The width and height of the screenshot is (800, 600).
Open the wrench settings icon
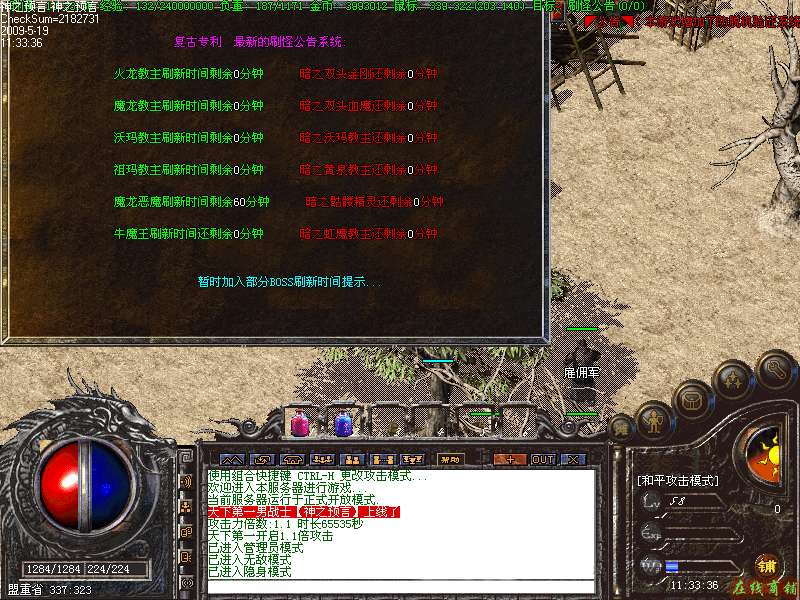point(776,367)
